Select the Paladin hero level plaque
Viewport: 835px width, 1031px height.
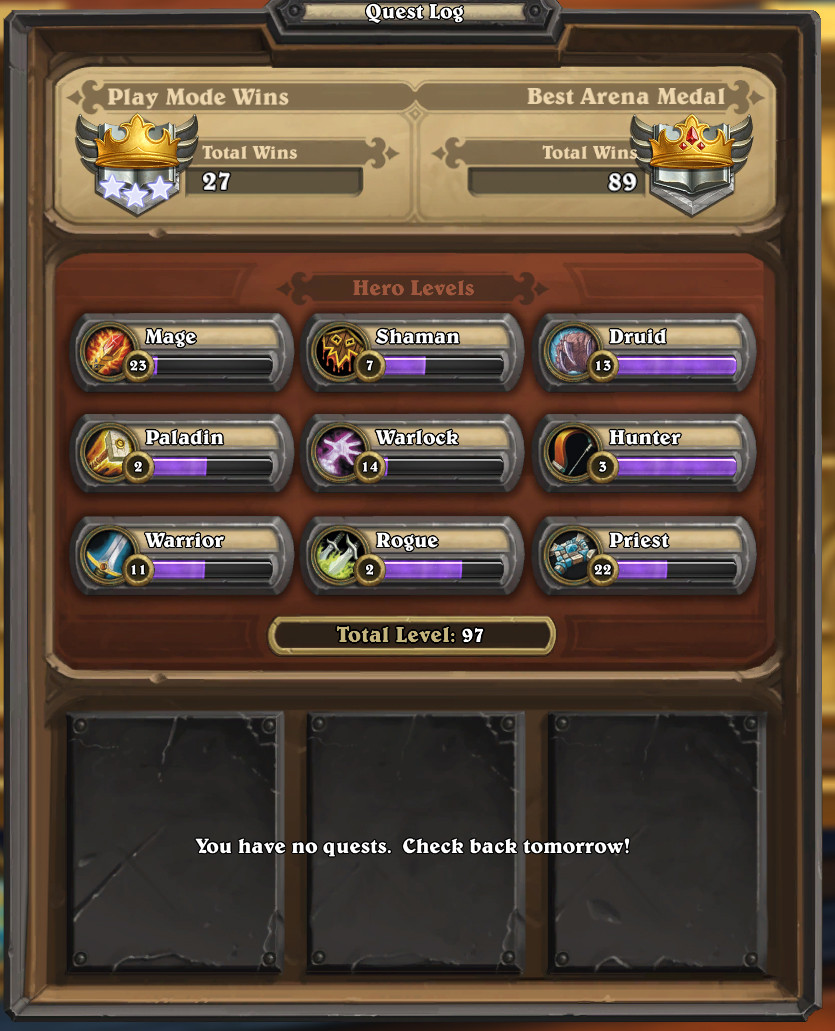pyautogui.click(x=184, y=453)
